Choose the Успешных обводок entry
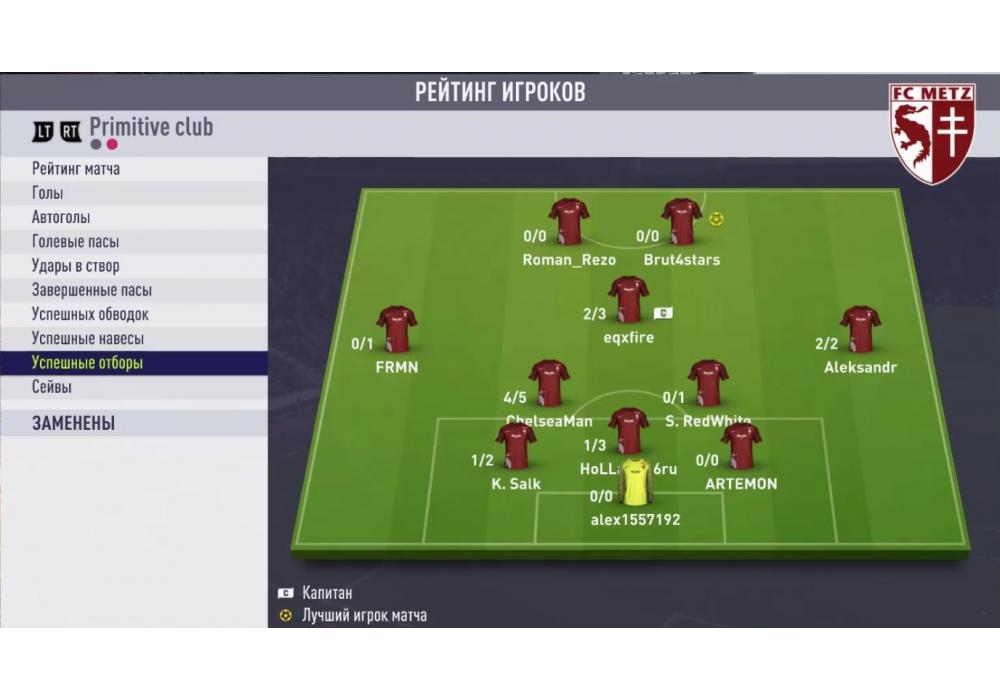 tap(90, 314)
